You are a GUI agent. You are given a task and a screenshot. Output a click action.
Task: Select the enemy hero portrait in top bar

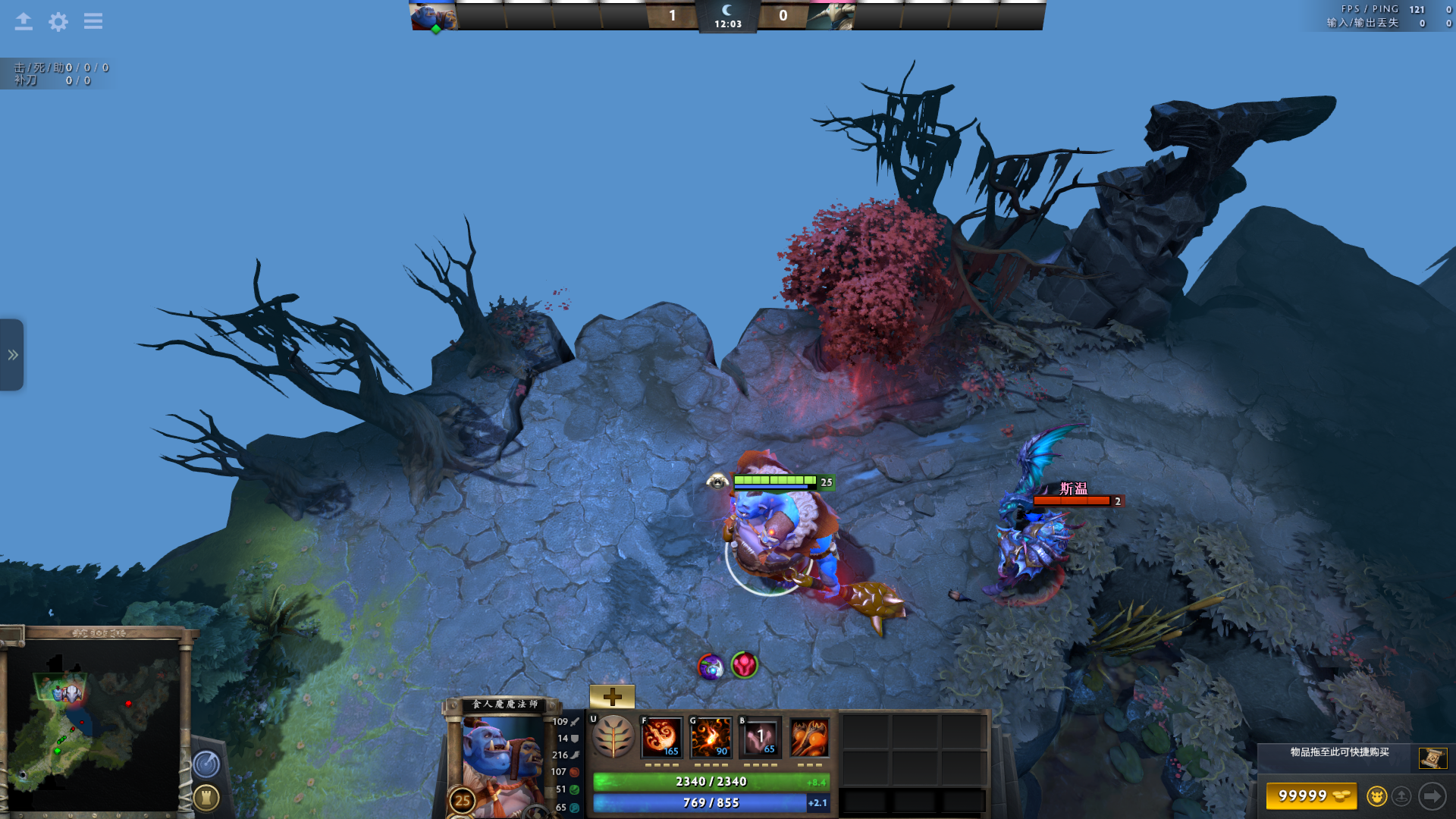click(x=830, y=16)
